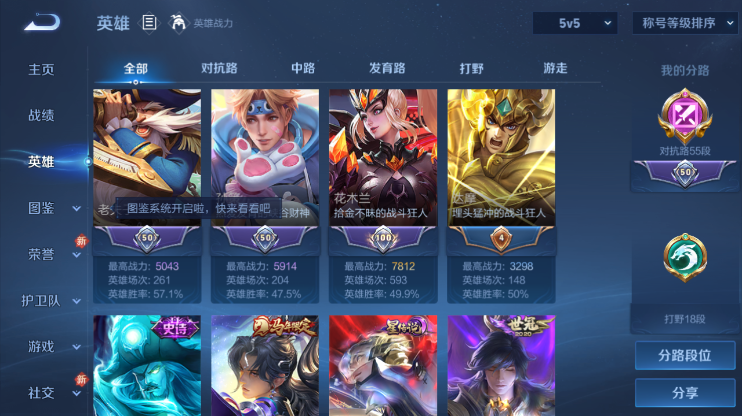Open the 游戏 sidebar entry
The width and height of the screenshot is (742, 416).
41,346
